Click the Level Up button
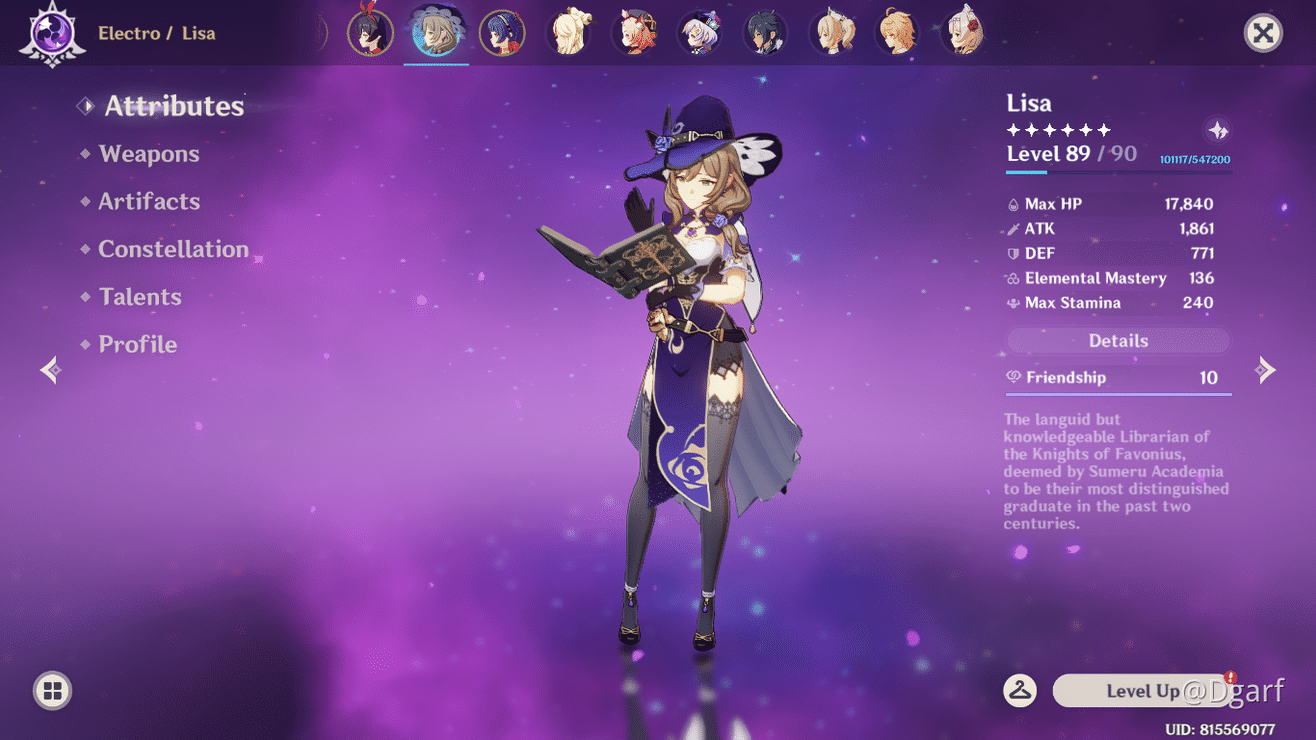 (x=1143, y=691)
